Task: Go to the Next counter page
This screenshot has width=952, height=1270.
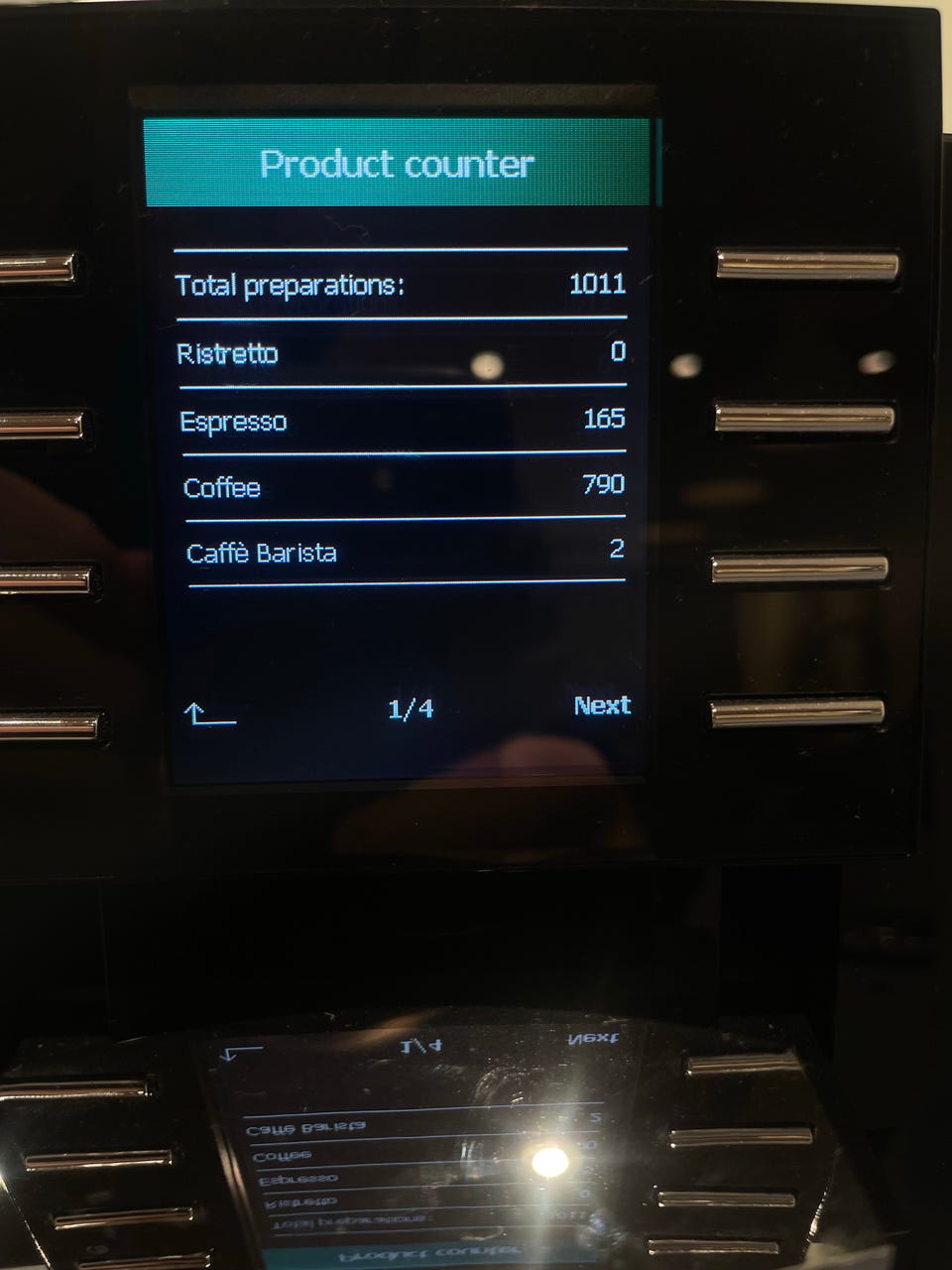Action: (x=602, y=705)
